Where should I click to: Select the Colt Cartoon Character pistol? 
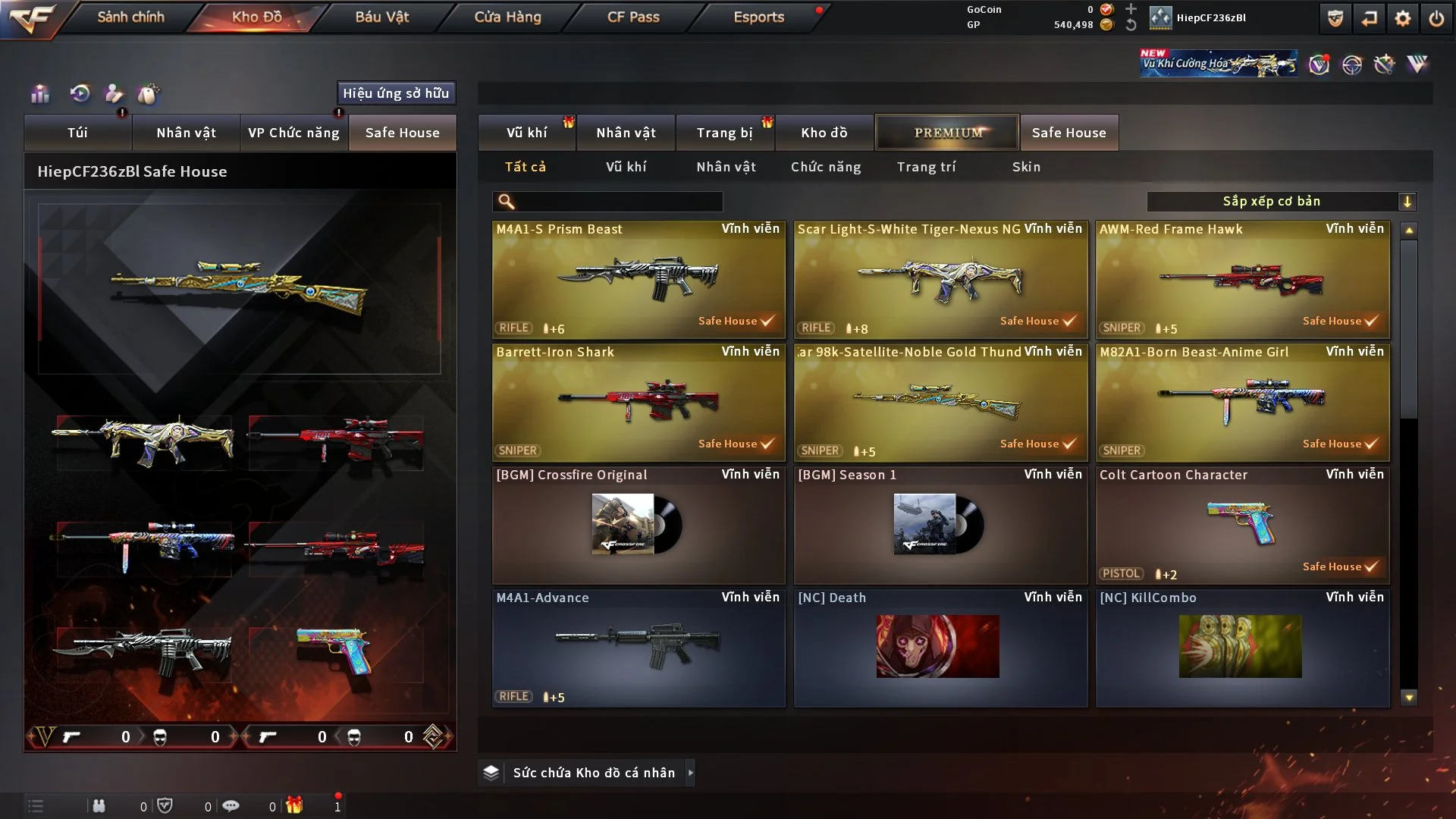[1242, 525]
